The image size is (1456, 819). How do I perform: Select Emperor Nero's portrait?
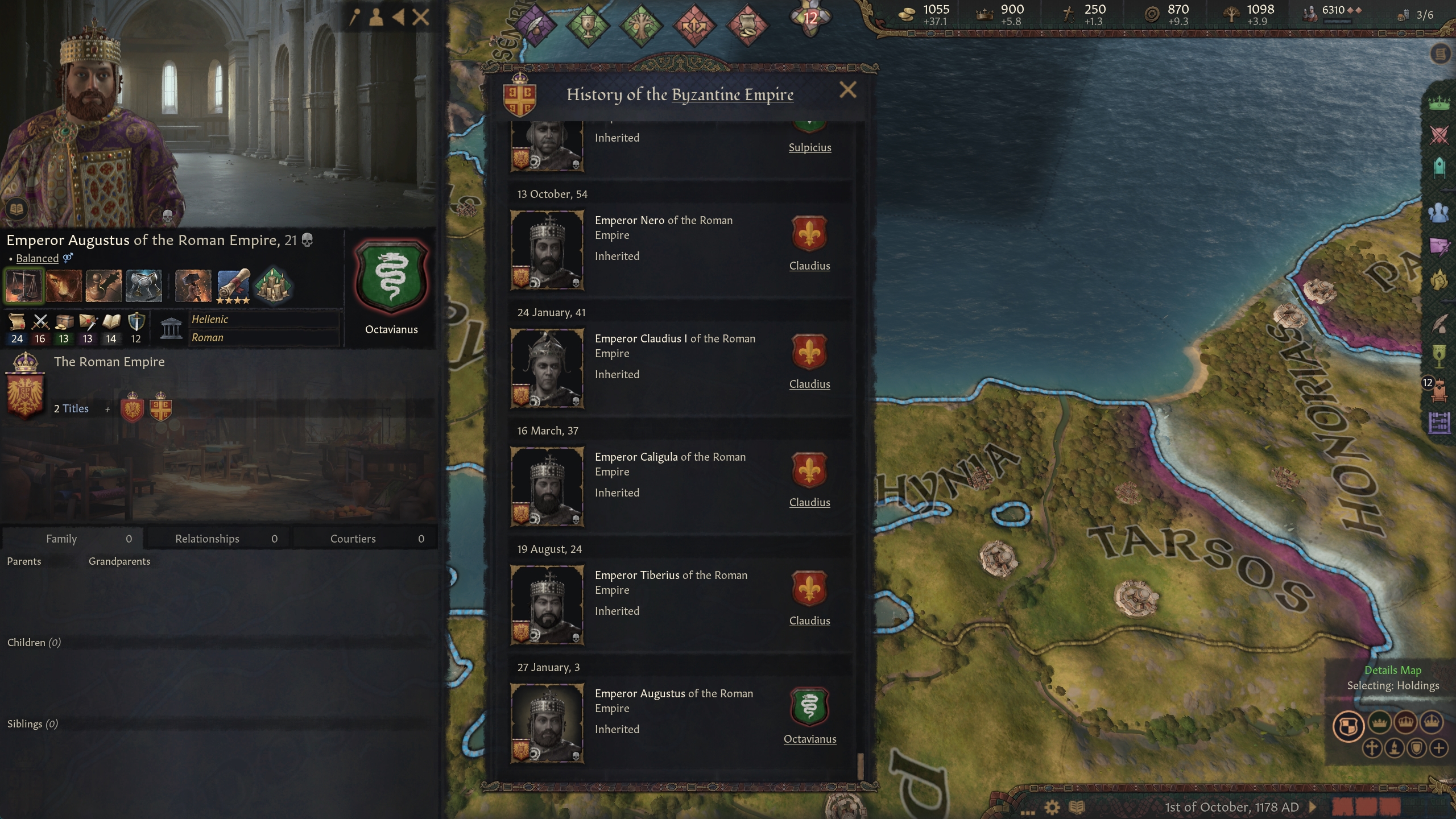[x=547, y=250]
